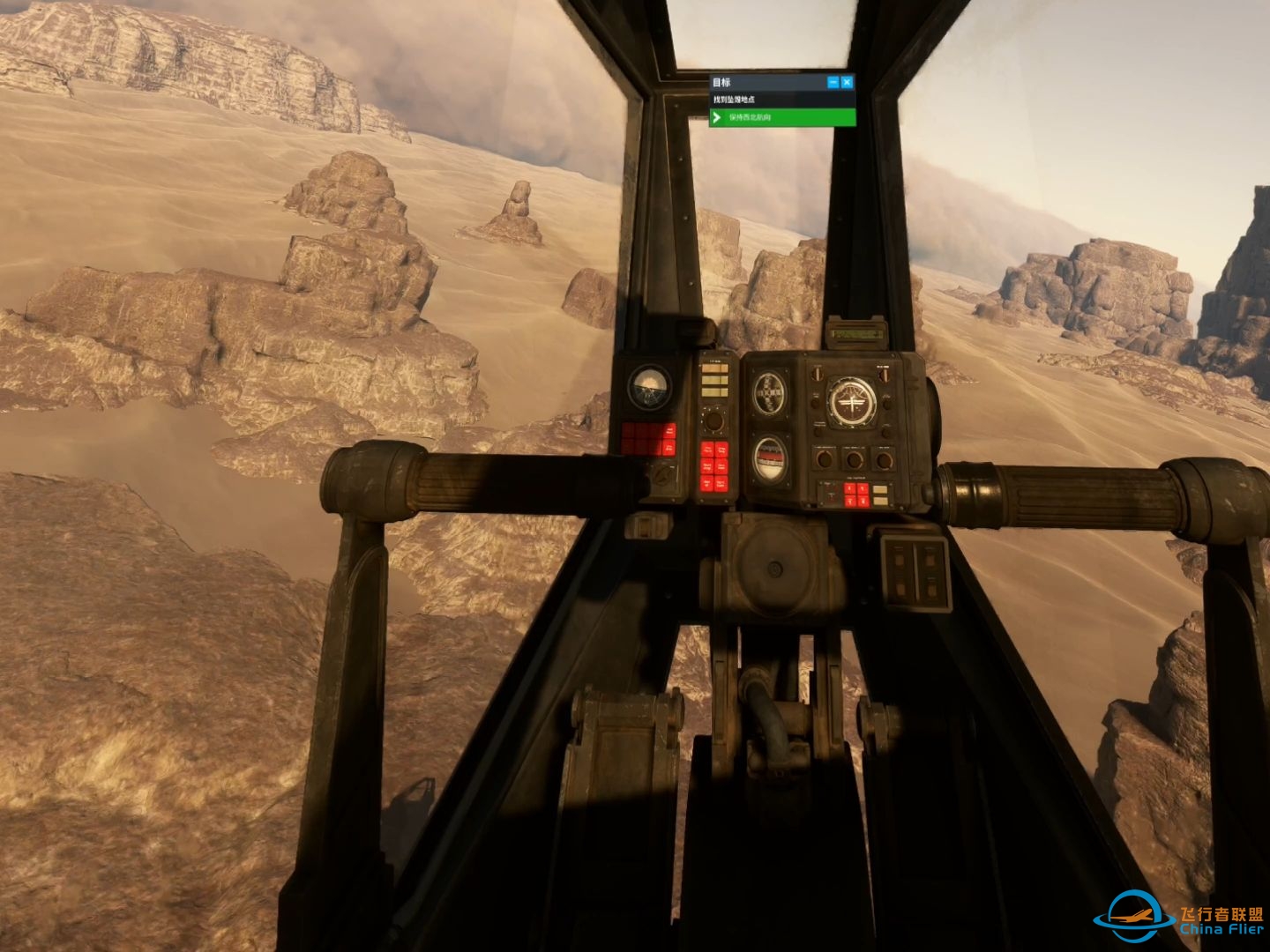1270x952 pixels.
Task: Select the green 保持西北航向 objective row
Action: [x=782, y=117]
